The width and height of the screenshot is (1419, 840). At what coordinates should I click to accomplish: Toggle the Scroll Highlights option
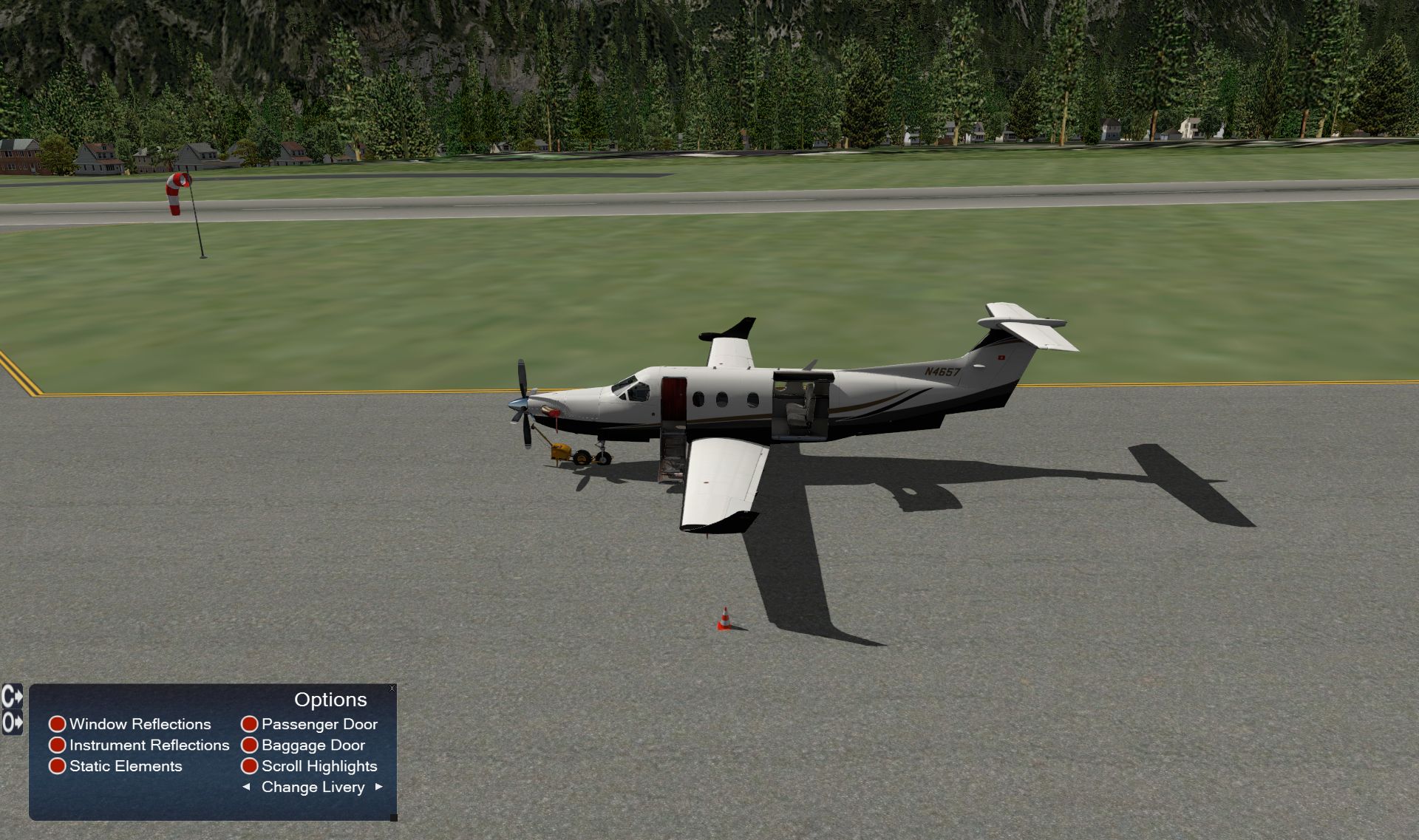250,766
